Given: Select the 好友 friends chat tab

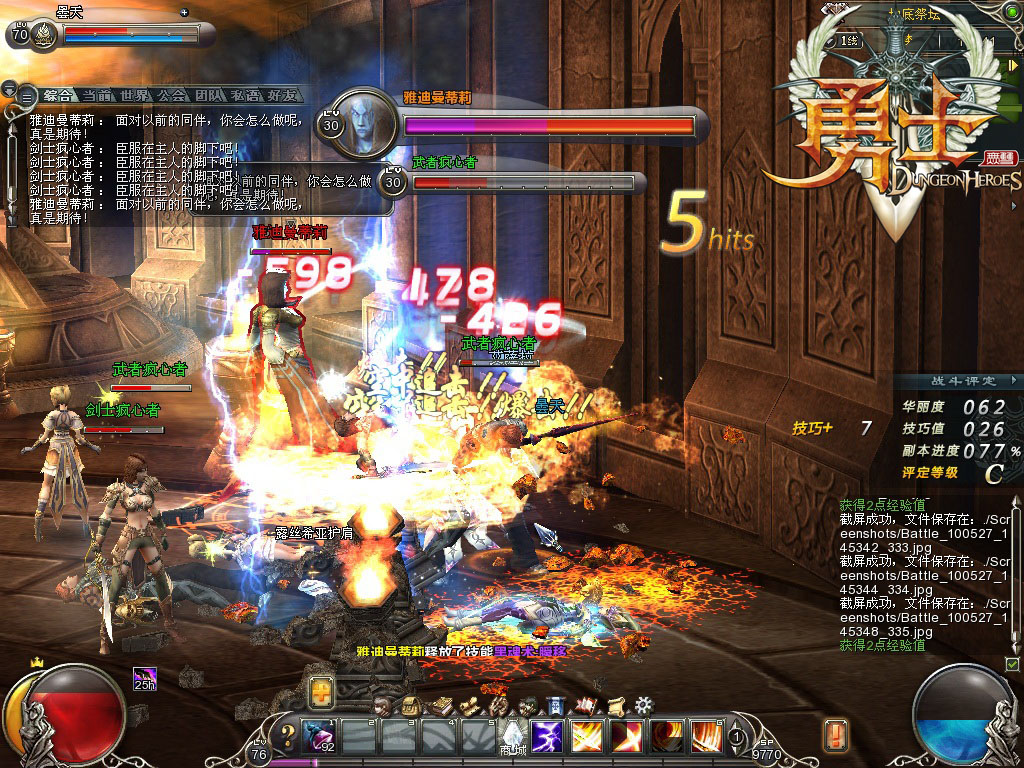Looking at the screenshot, I should click(x=282, y=96).
